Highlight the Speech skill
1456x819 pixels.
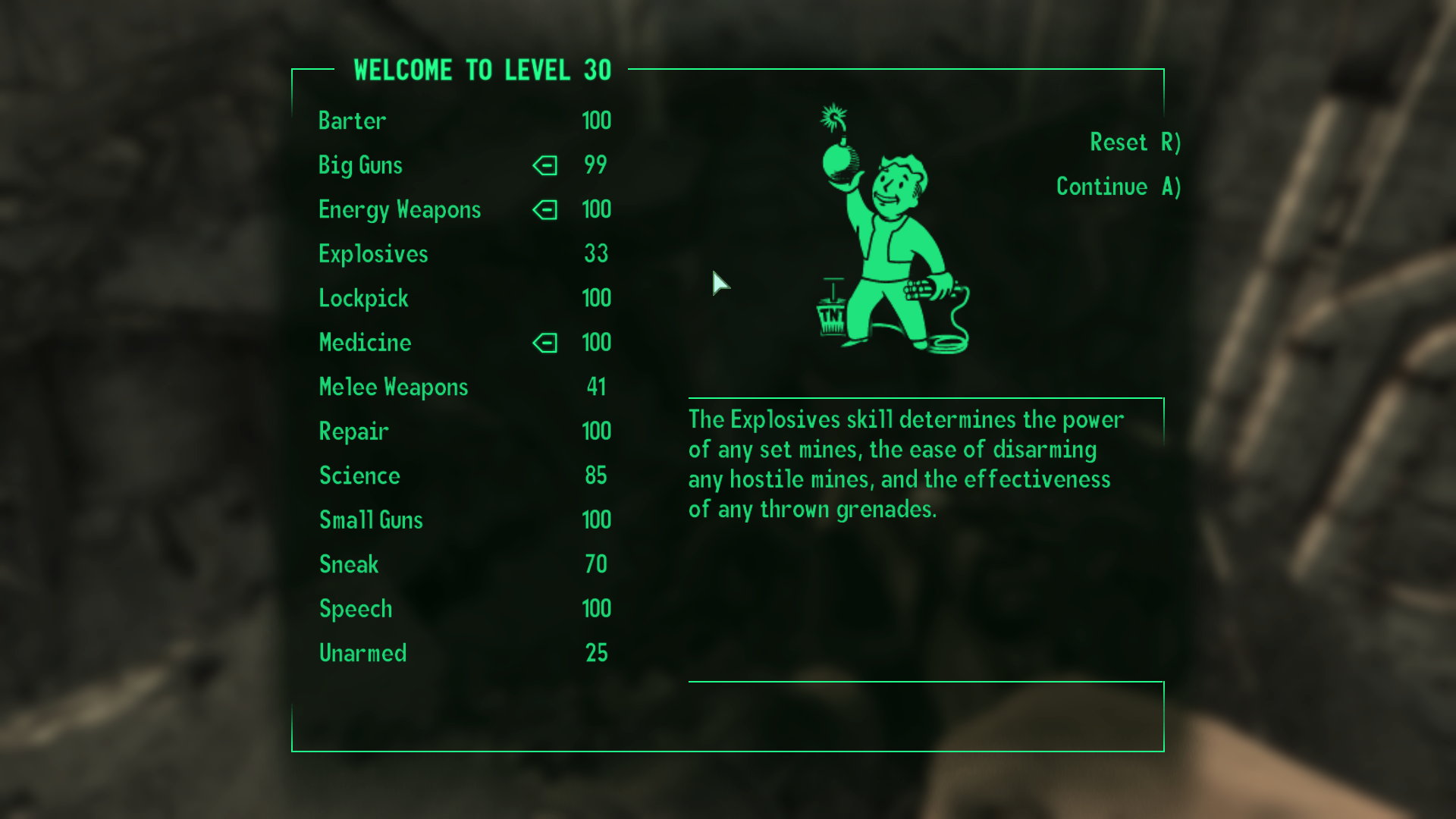[356, 609]
